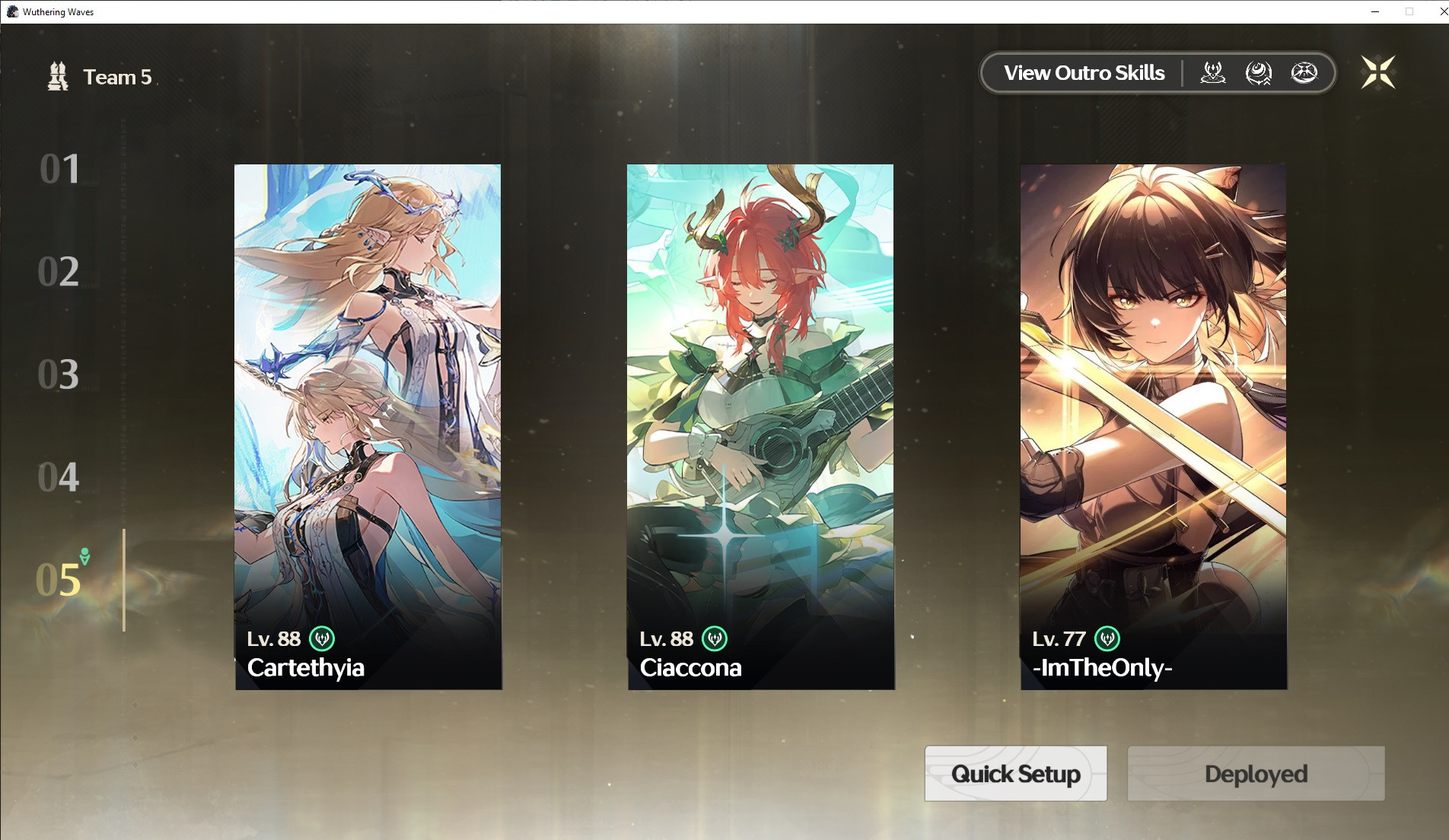Viewport: 1449px width, 840px height.
Task: Select Ciaccona's outro skill icon in the top bar
Action: (x=1258, y=72)
